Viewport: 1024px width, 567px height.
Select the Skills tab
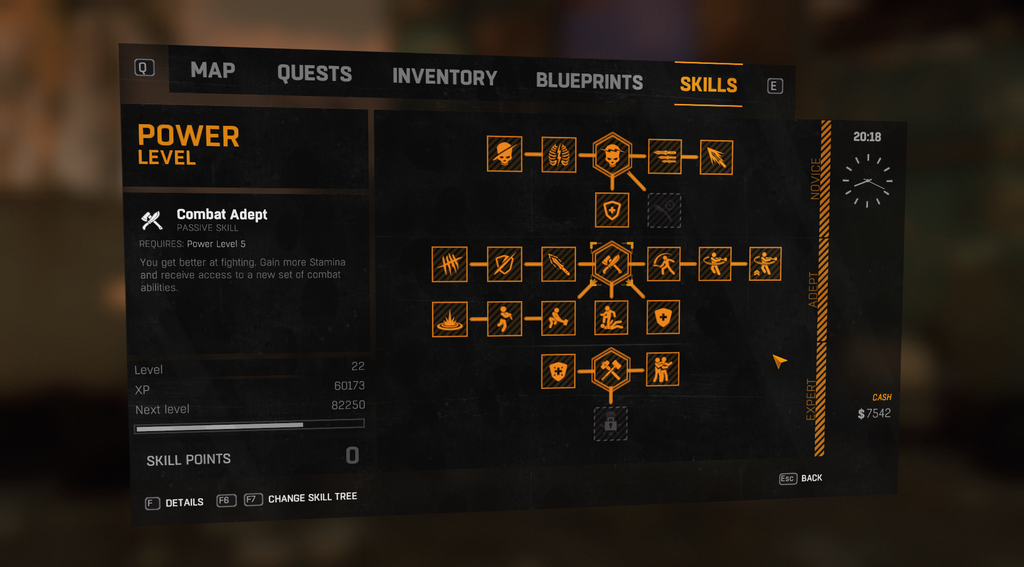(x=708, y=85)
